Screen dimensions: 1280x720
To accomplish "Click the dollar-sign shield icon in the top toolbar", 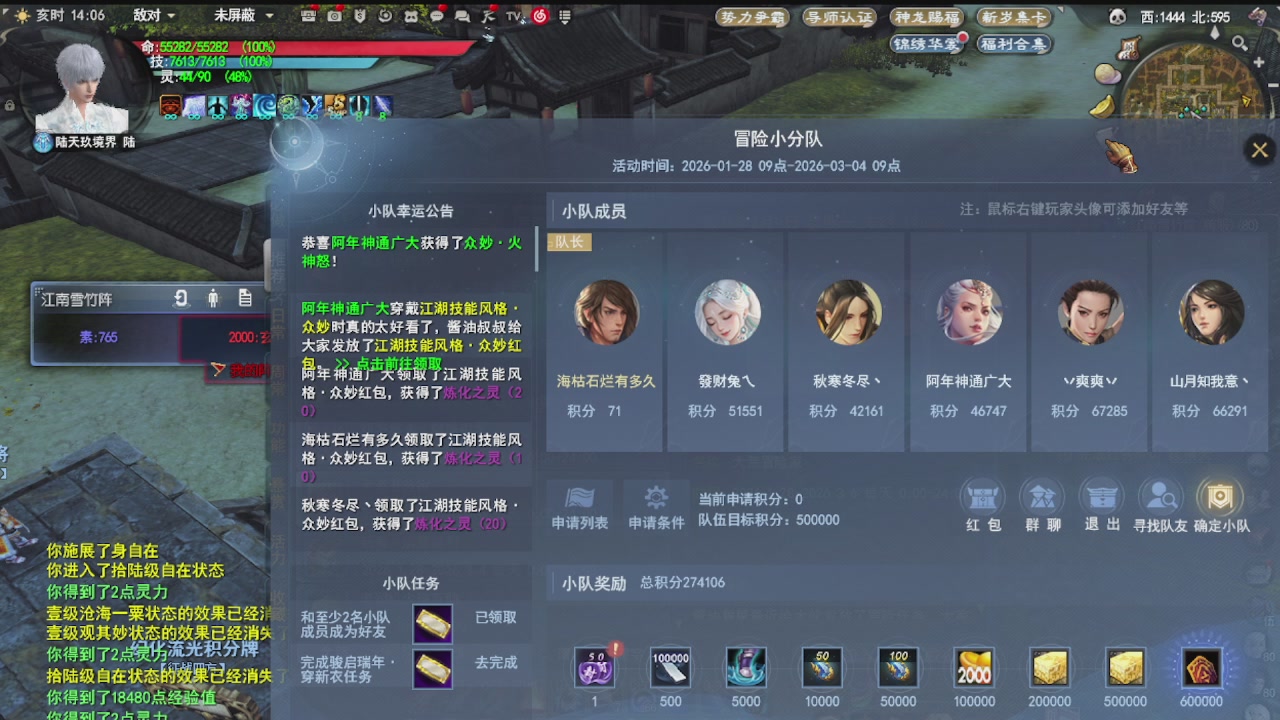I will click(360, 16).
